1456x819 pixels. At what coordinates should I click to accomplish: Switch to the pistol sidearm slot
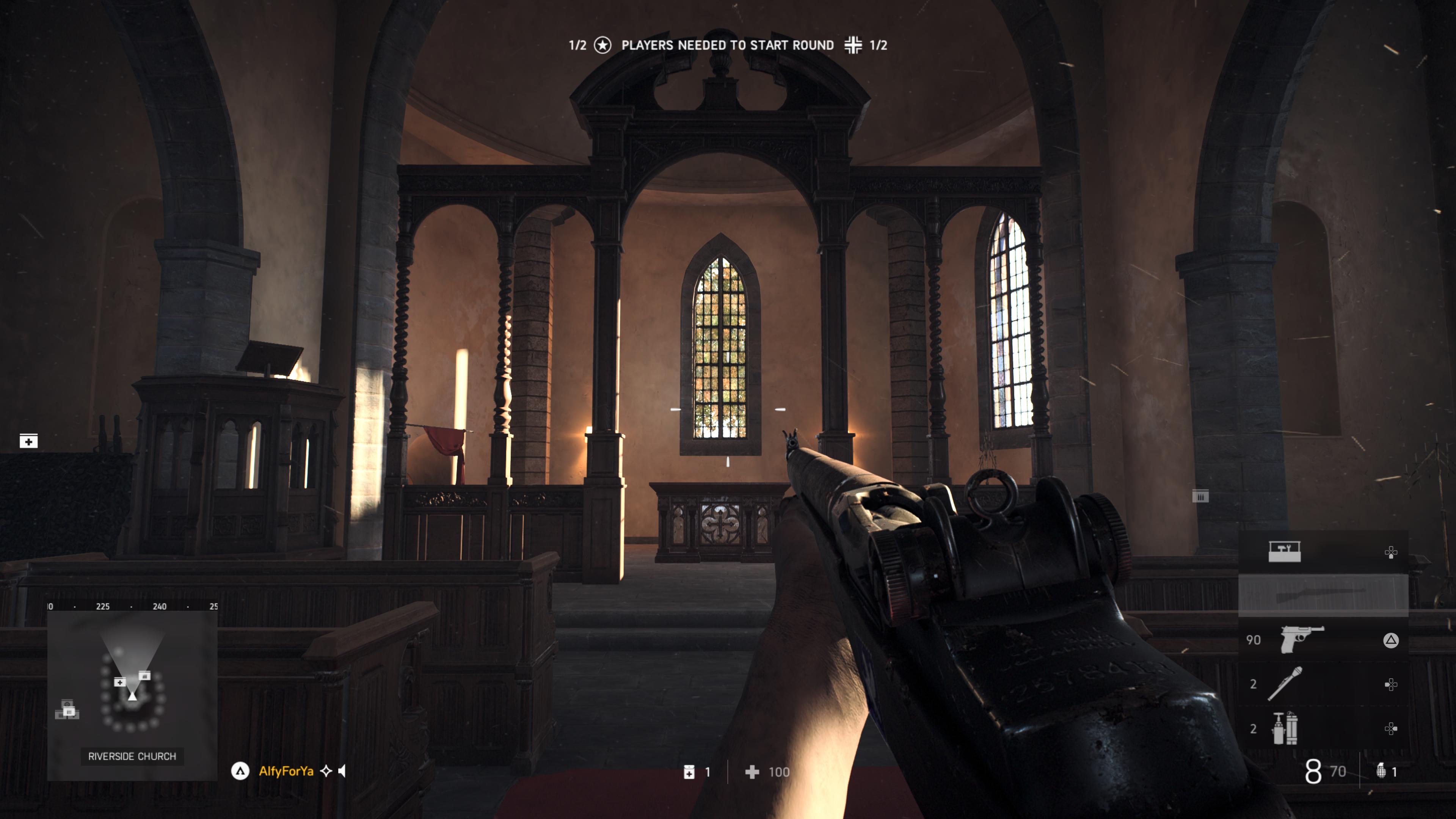click(x=1302, y=639)
